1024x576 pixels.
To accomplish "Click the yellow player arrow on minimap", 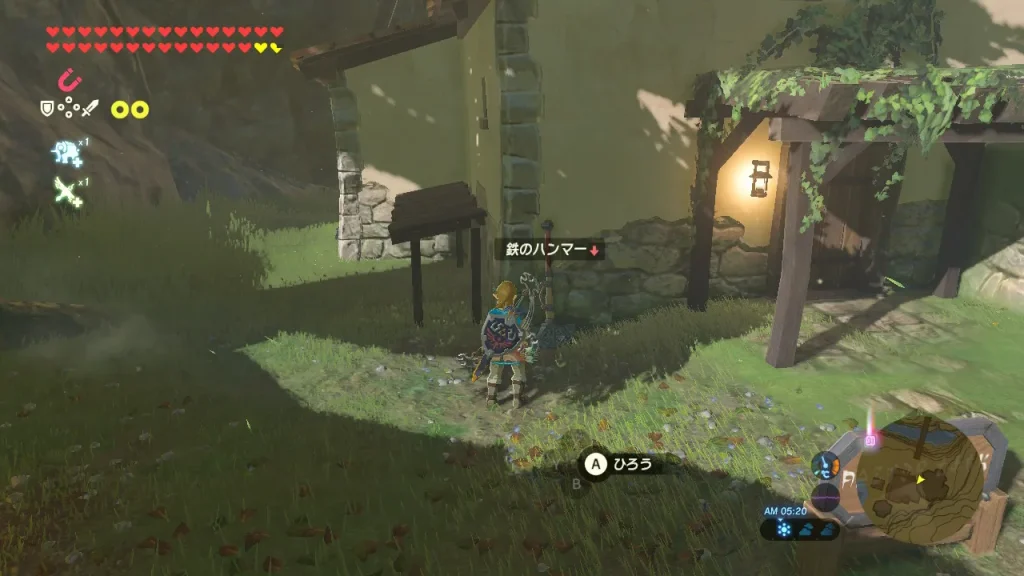I will coord(921,480).
